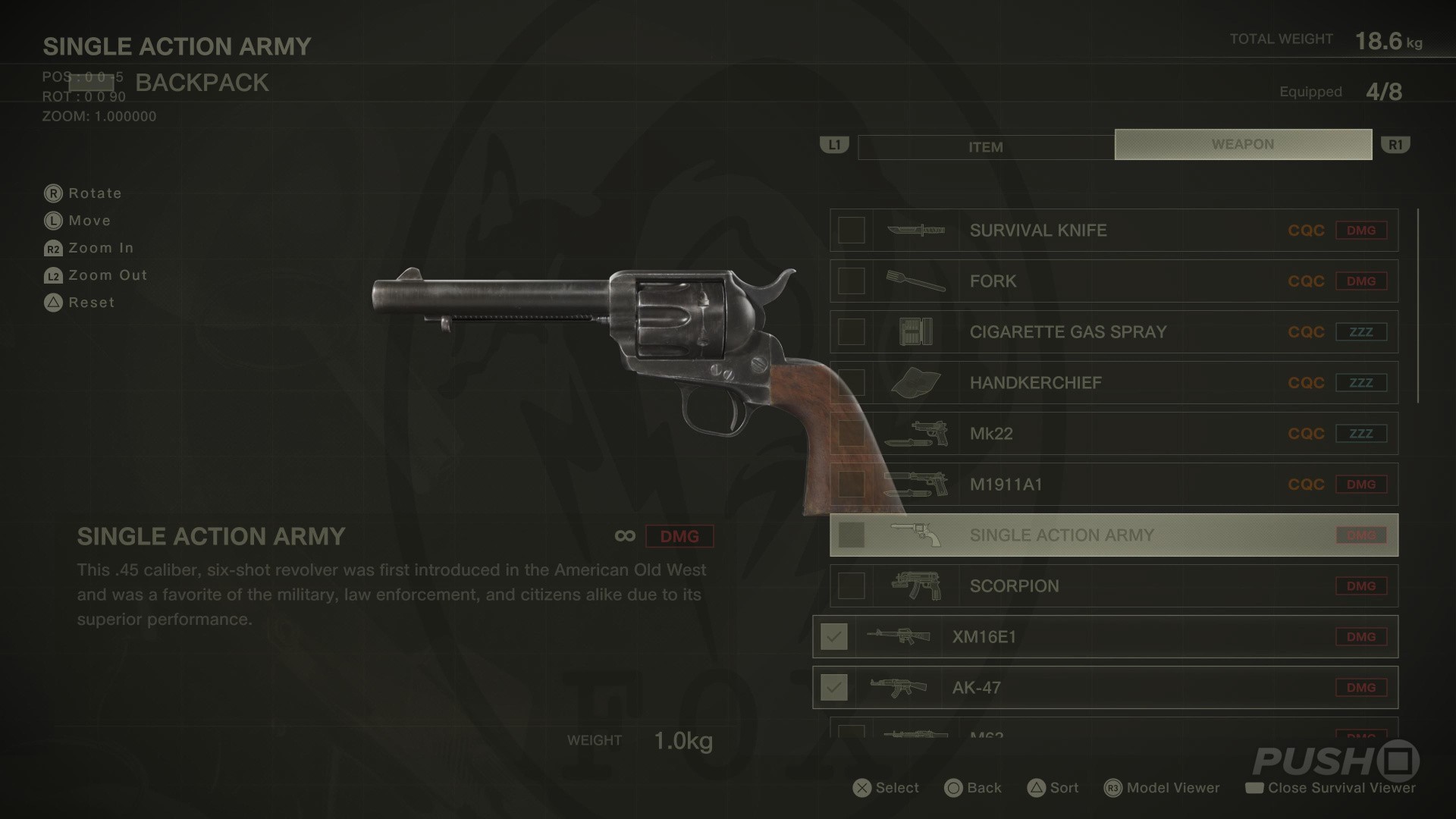Choose the M1911A1 pistol row

pyautogui.click(x=1113, y=485)
